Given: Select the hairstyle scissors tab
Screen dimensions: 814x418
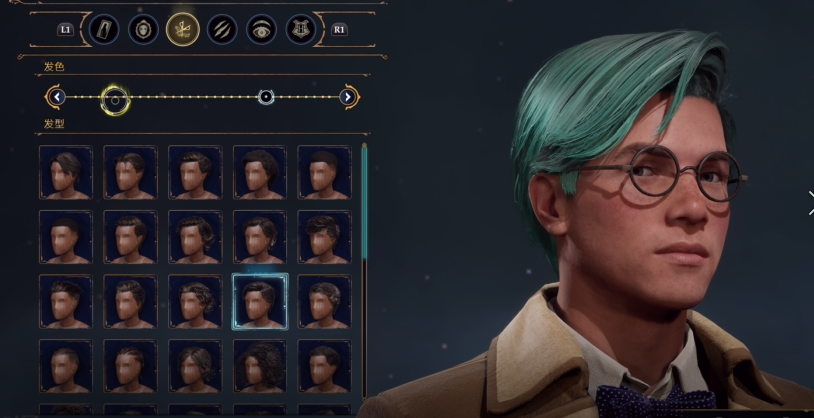Looking at the screenshot, I should click(182, 29).
